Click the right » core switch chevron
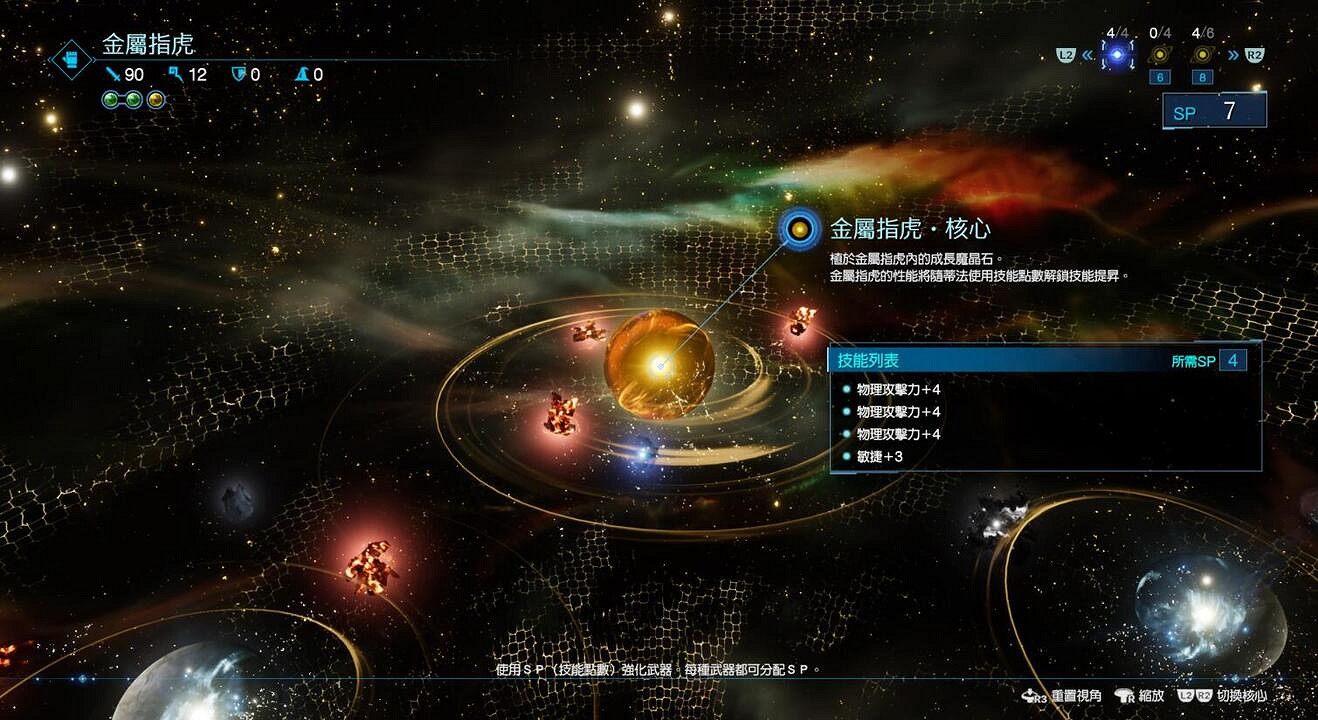 pos(1233,55)
